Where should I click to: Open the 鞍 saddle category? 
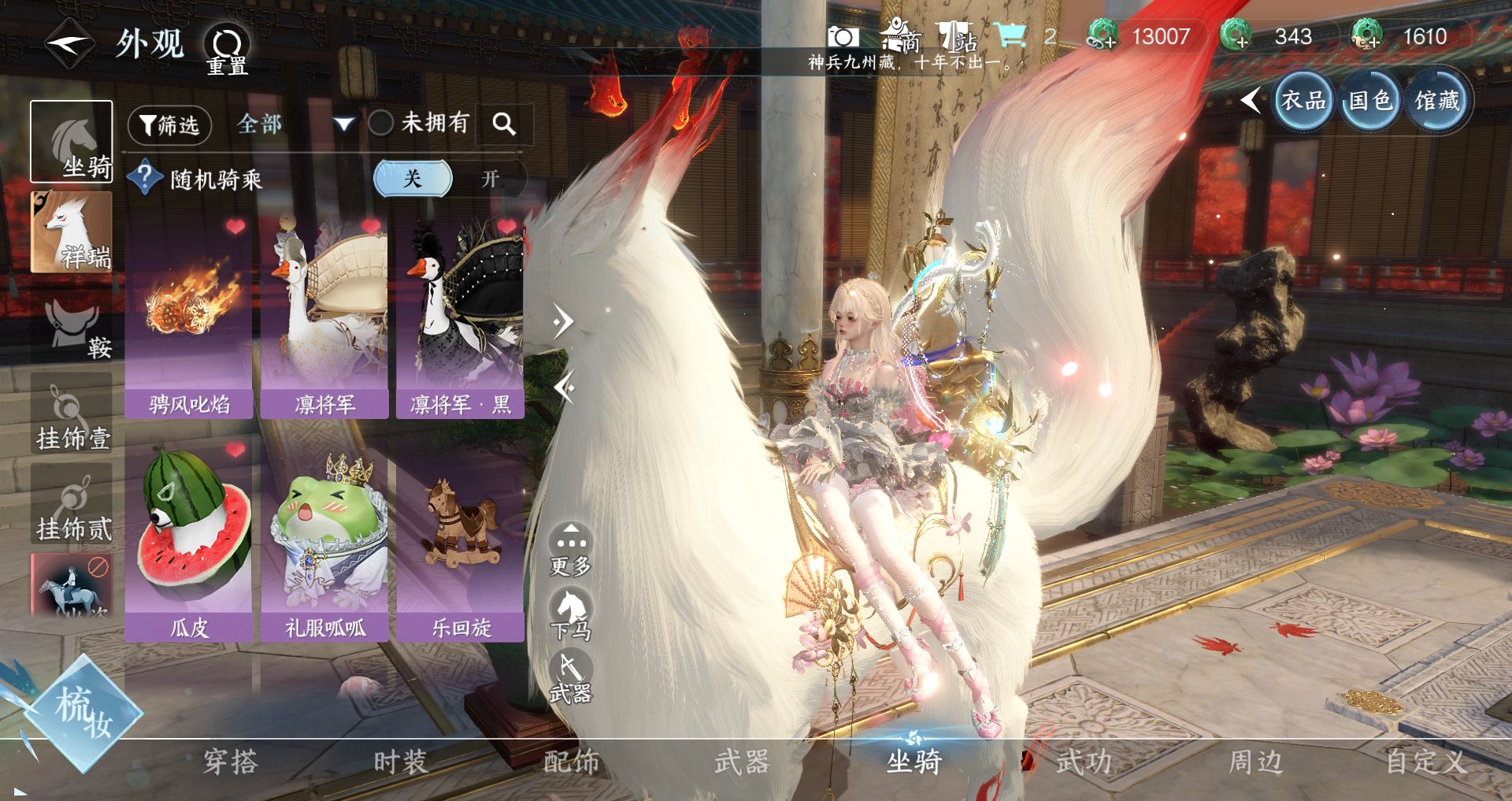click(x=72, y=324)
